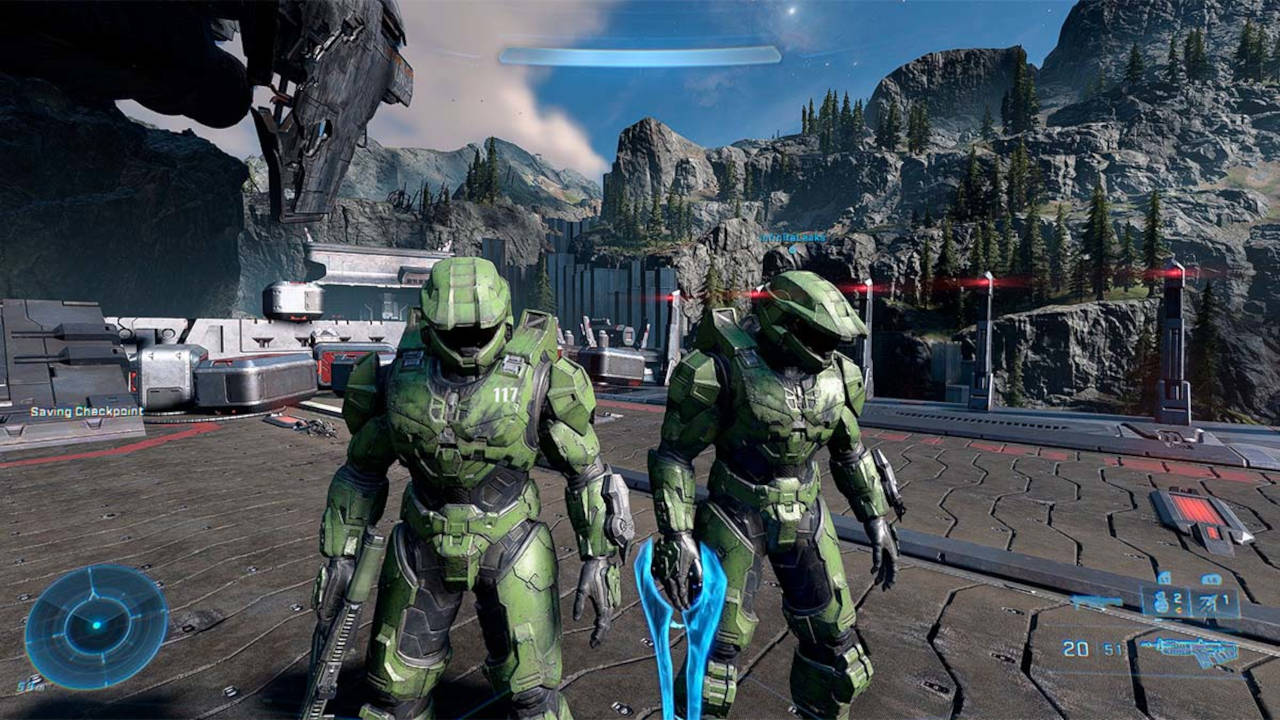Click the circular motion tracker radar
This screenshot has height=720, width=1280.
pos(96,626)
